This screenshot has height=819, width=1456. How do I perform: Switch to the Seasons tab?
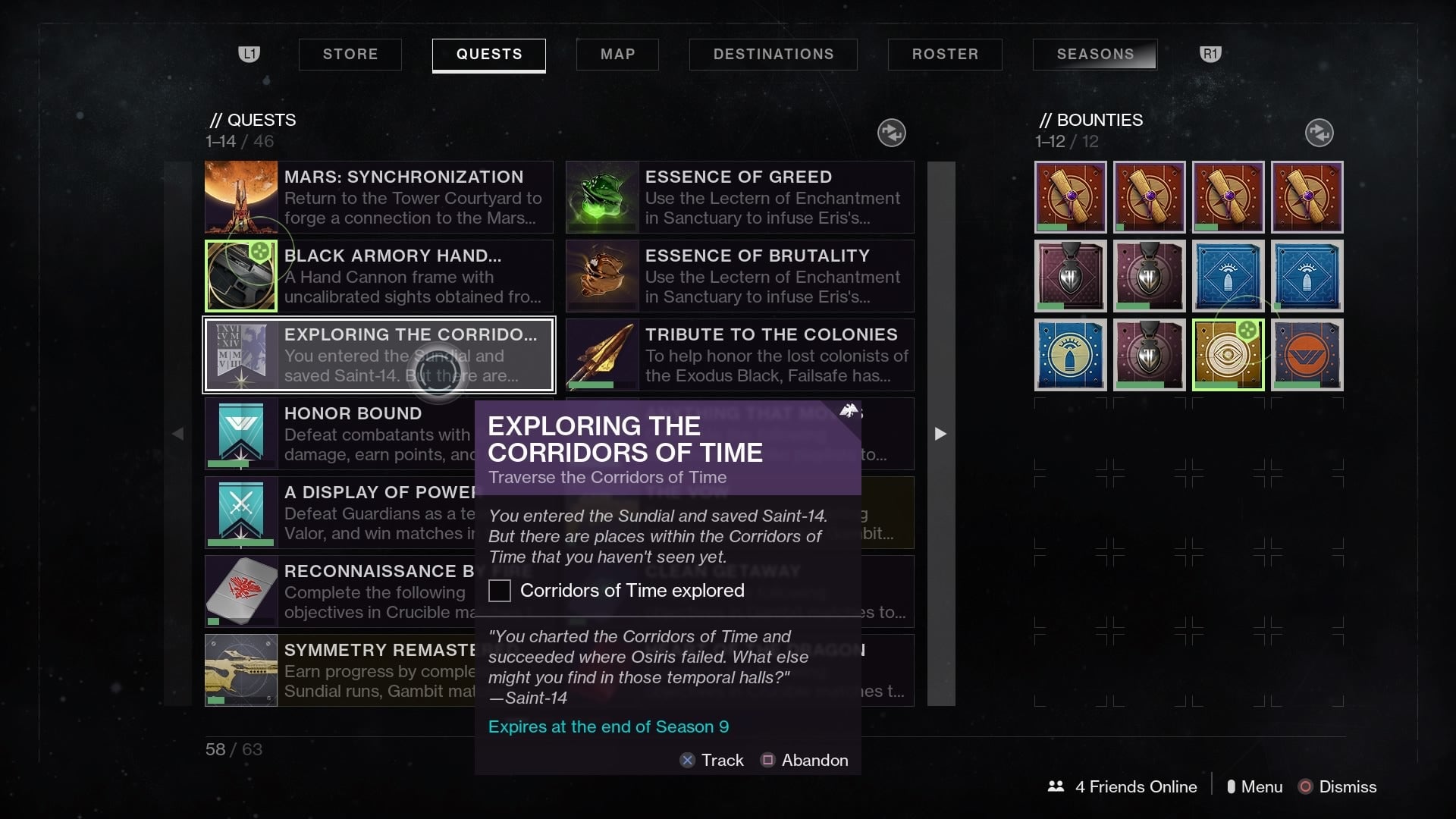click(x=1095, y=55)
